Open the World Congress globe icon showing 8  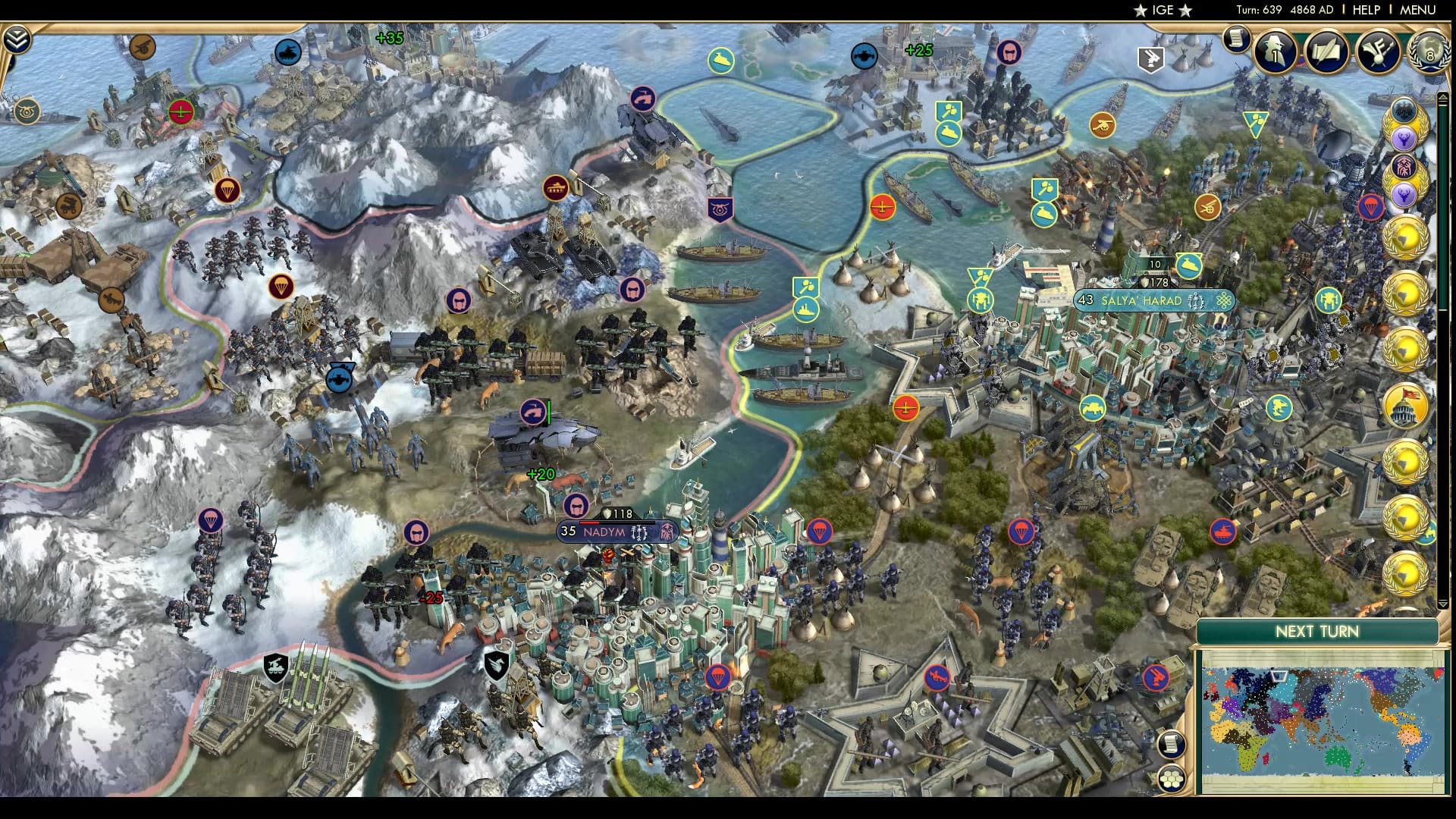coord(1429,53)
